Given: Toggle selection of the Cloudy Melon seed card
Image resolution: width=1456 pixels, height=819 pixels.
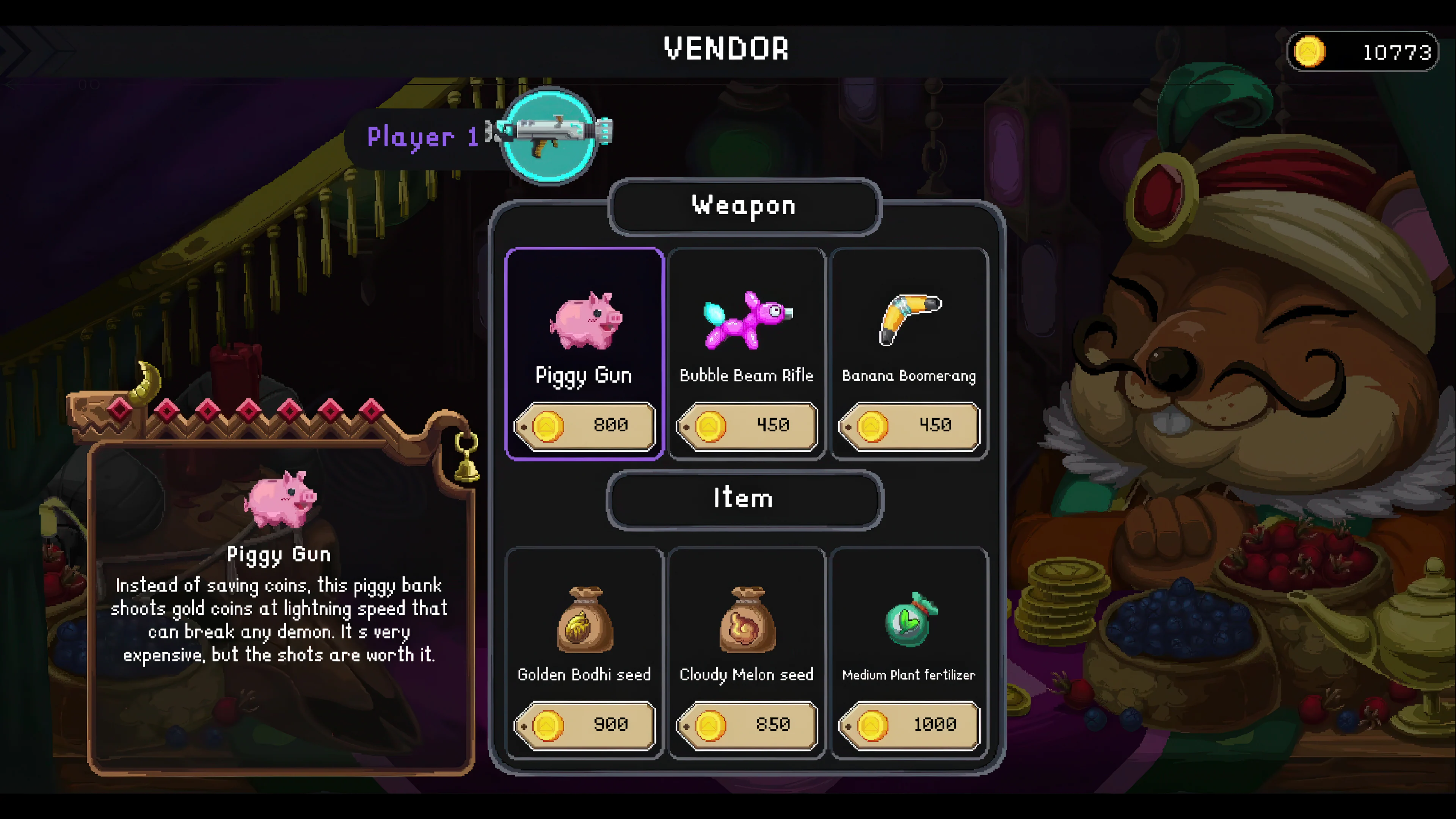Looking at the screenshot, I should click(745, 650).
